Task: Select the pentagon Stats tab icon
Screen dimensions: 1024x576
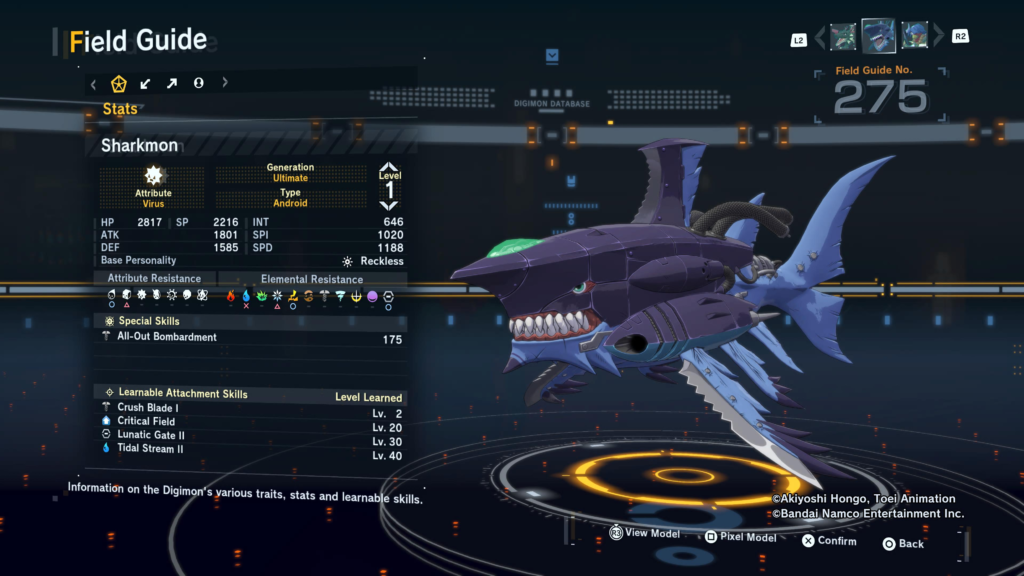Action: pos(118,84)
